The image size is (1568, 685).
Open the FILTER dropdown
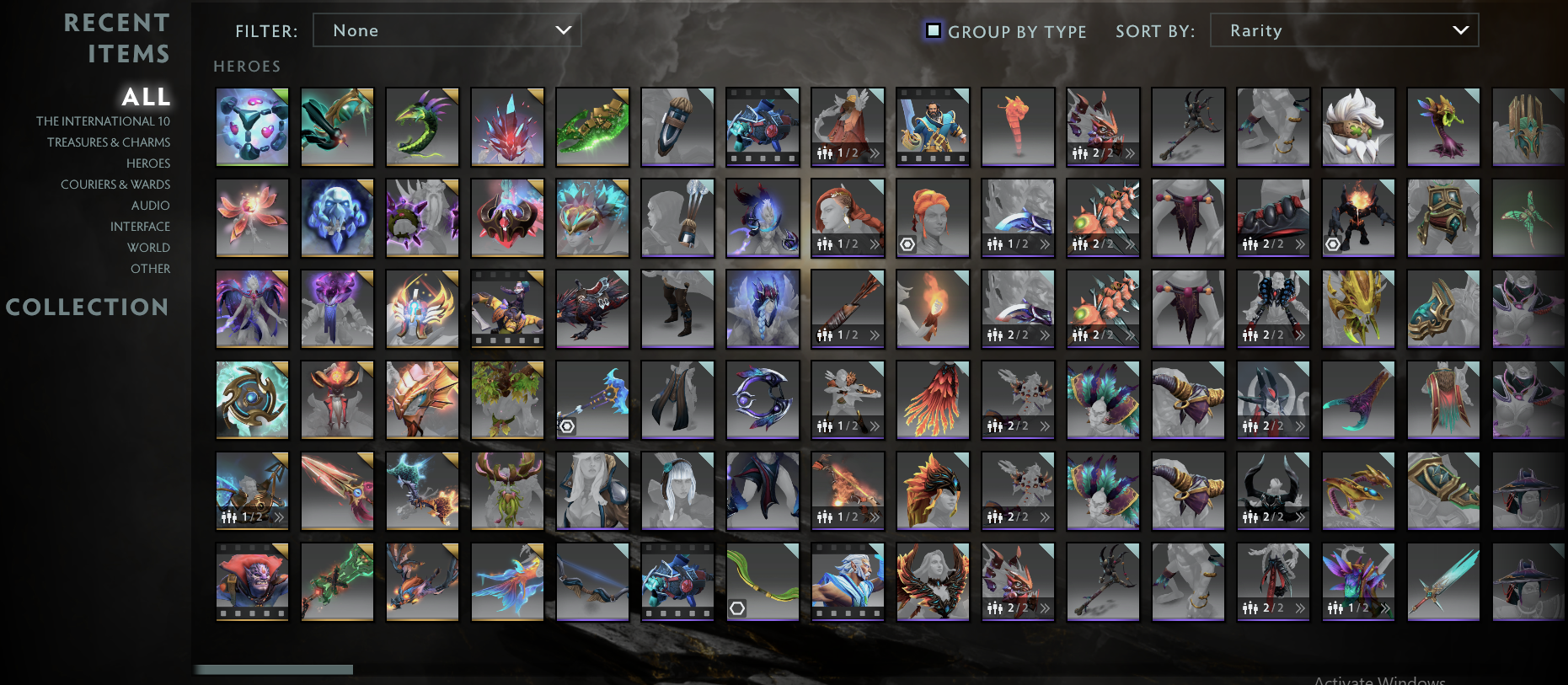pyautogui.click(x=447, y=29)
